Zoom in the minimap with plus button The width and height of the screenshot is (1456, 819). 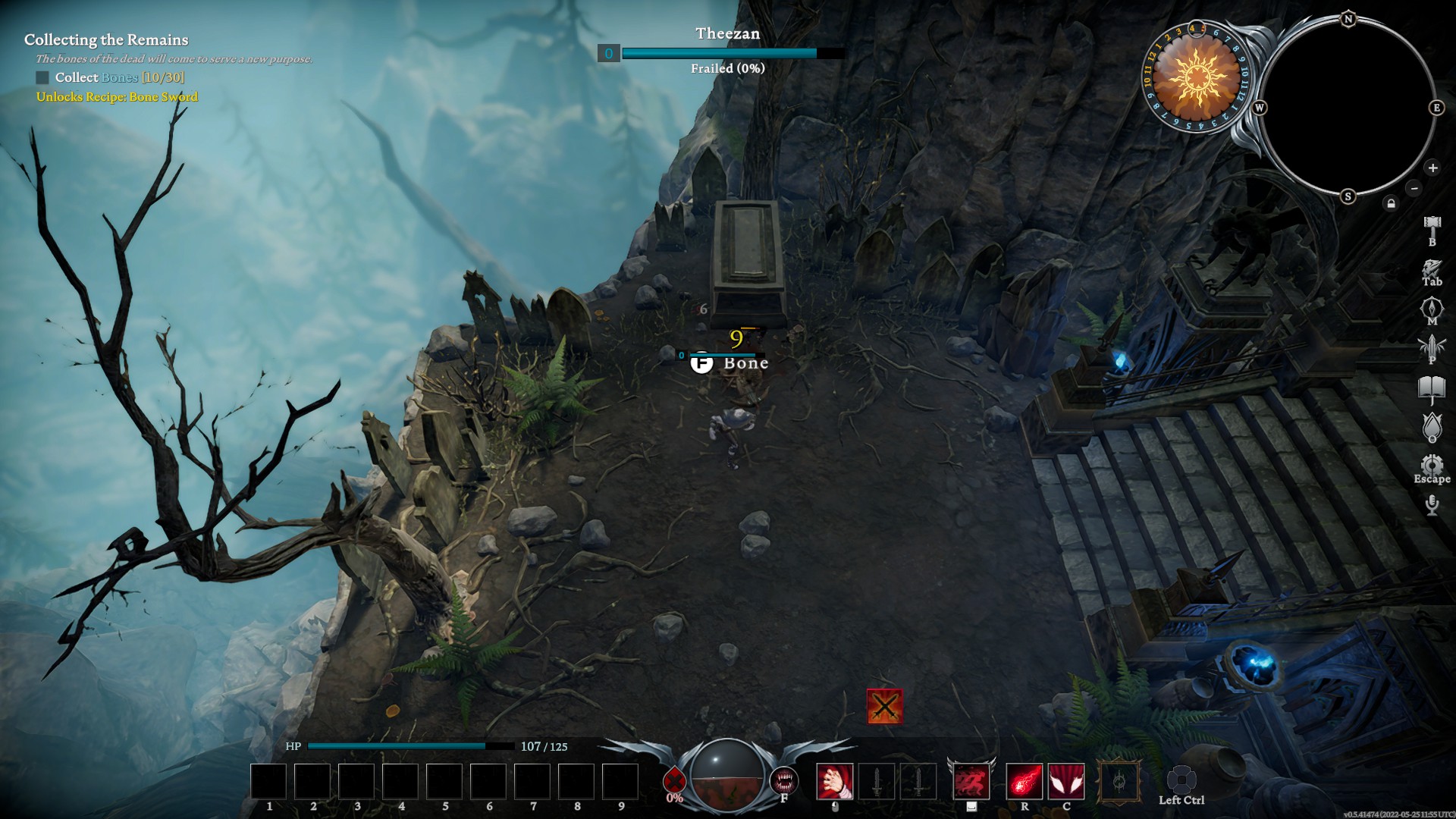pyautogui.click(x=1432, y=168)
